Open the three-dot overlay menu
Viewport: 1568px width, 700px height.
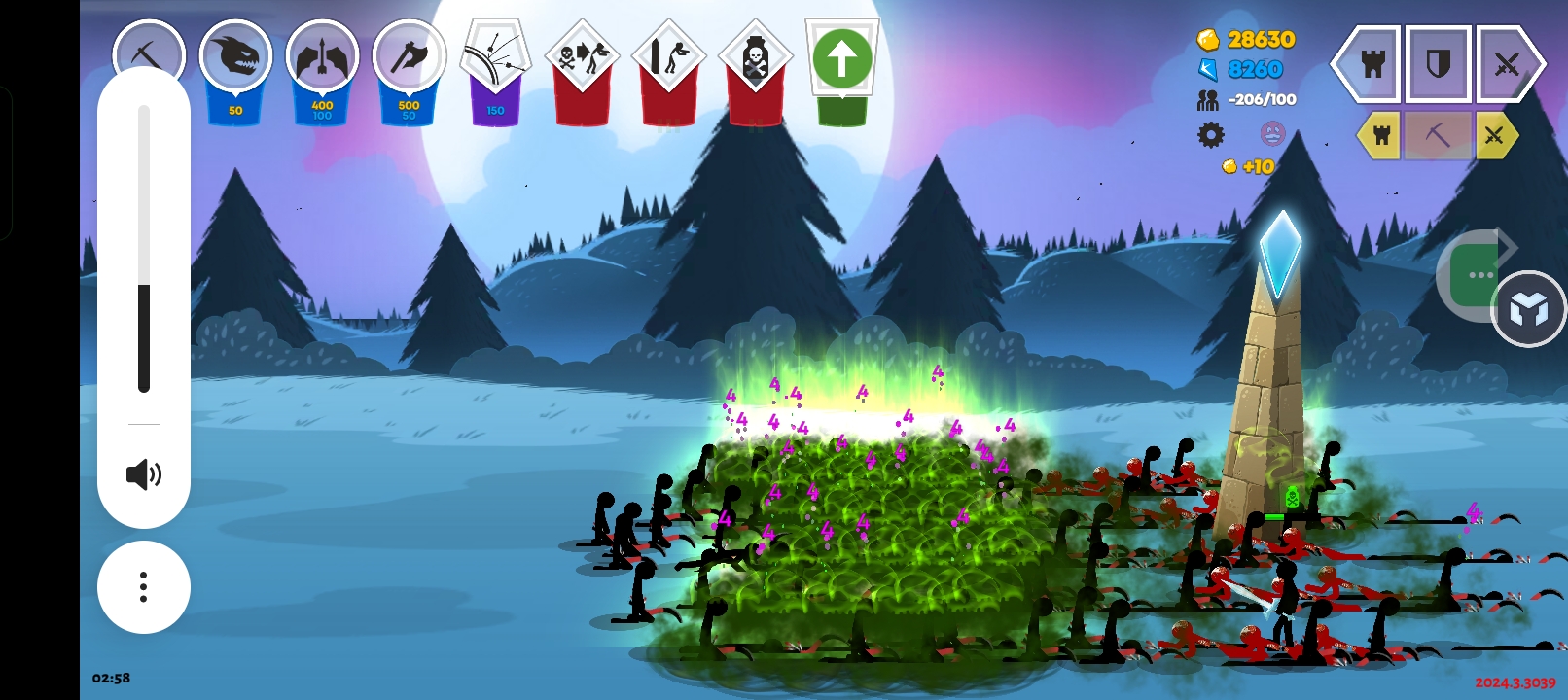pyautogui.click(x=144, y=587)
